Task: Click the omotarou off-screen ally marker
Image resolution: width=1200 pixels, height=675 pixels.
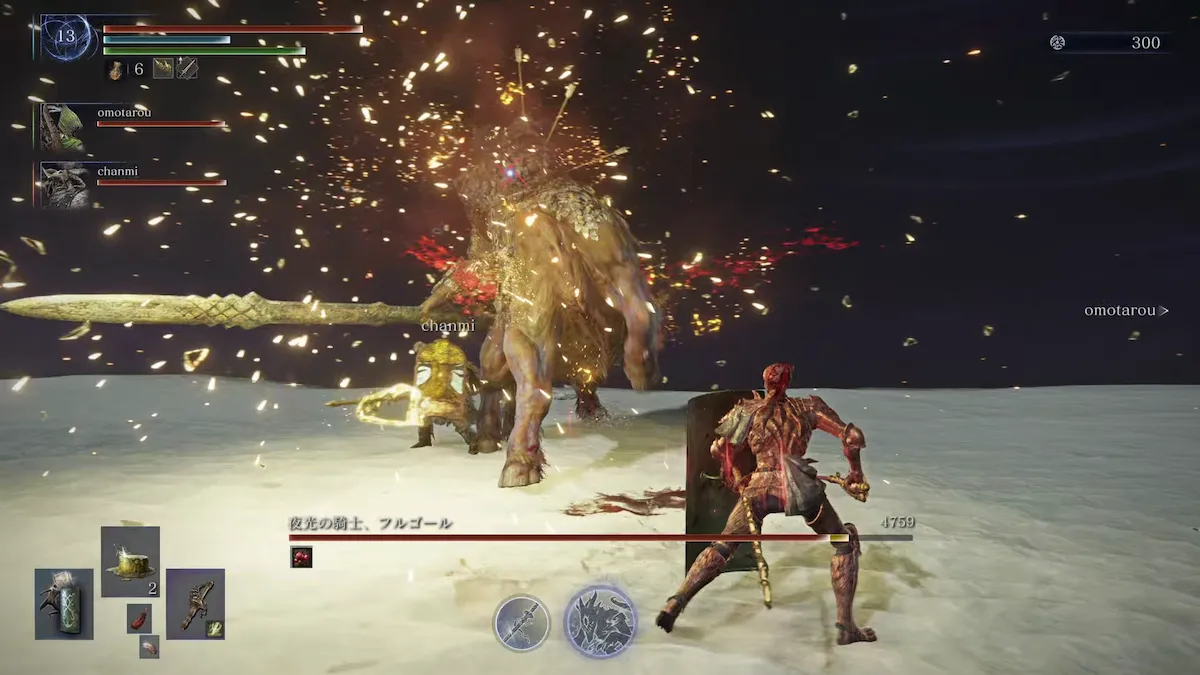Action: [x=1126, y=311]
